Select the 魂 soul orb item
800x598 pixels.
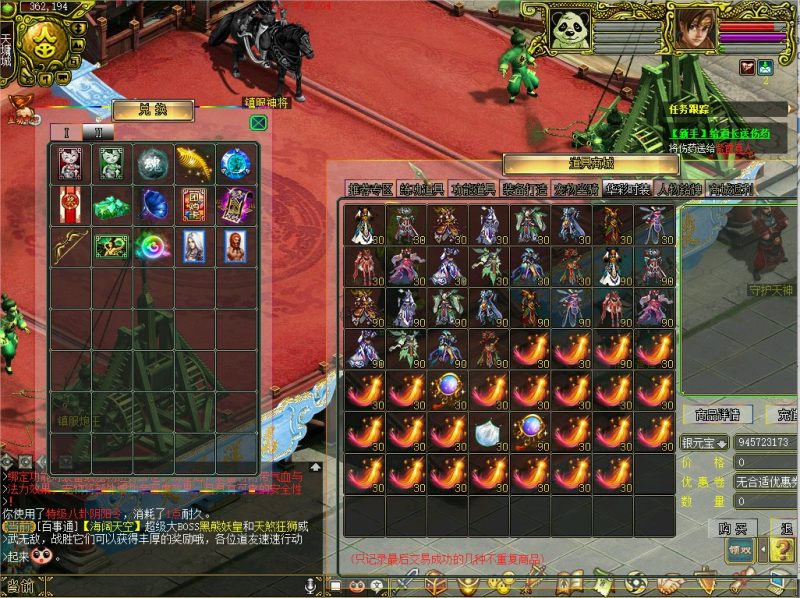pyautogui.click(x=153, y=162)
